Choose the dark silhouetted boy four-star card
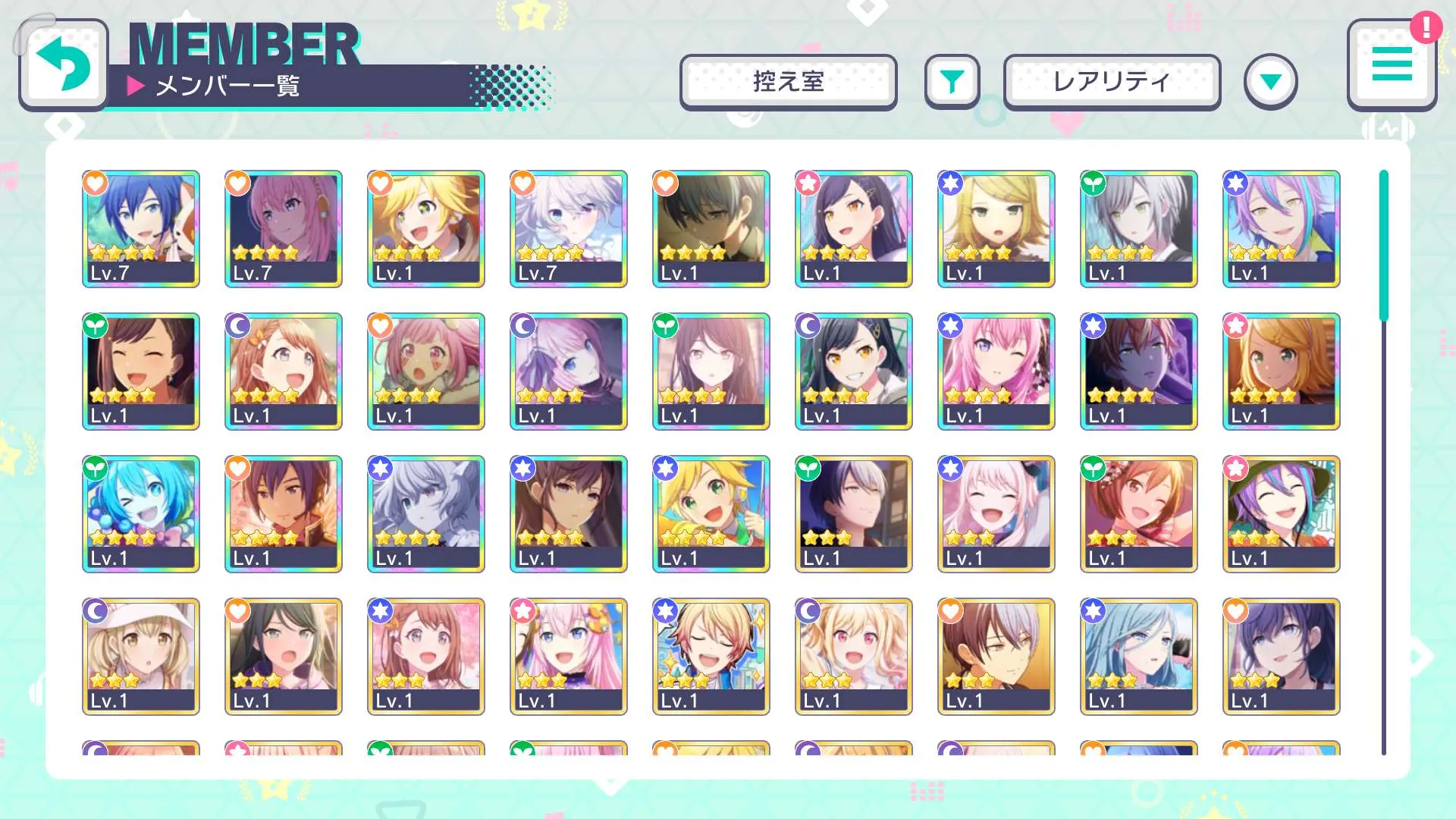The width and height of the screenshot is (1456, 819). click(711, 228)
